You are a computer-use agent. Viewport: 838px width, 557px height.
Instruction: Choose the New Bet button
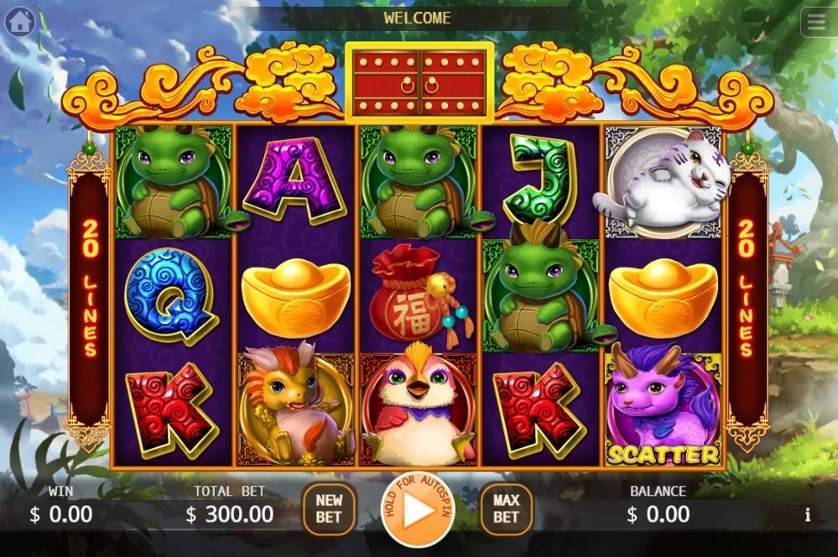329,508
